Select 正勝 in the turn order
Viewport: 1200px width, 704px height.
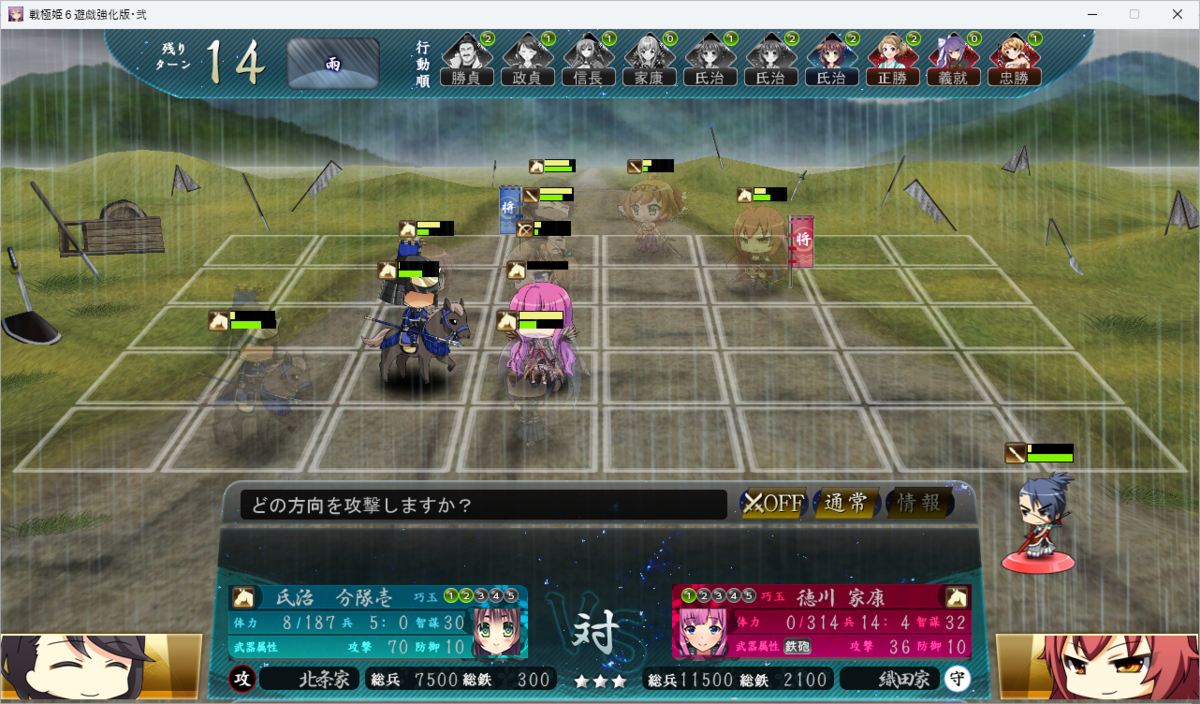[893, 60]
